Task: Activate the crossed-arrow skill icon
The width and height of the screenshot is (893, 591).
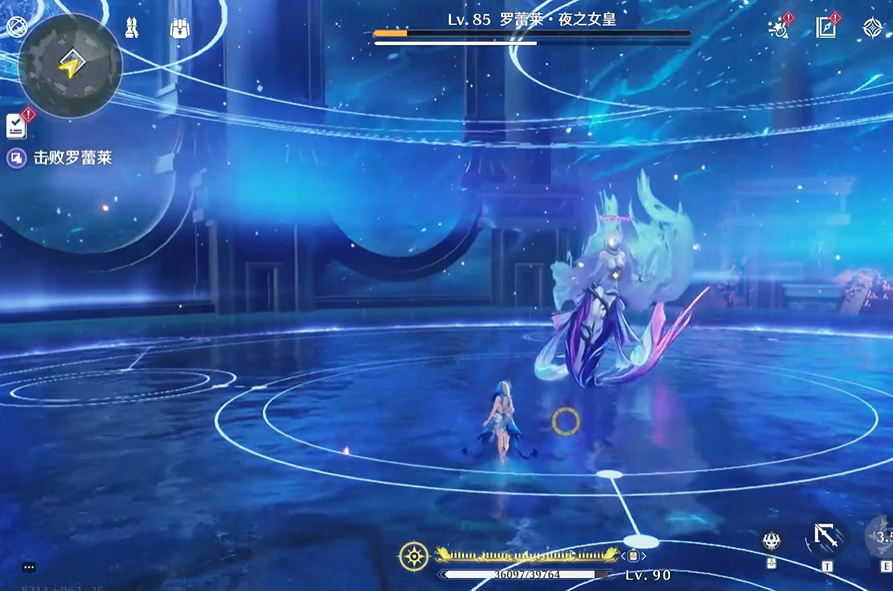Action: pos(826,538)
